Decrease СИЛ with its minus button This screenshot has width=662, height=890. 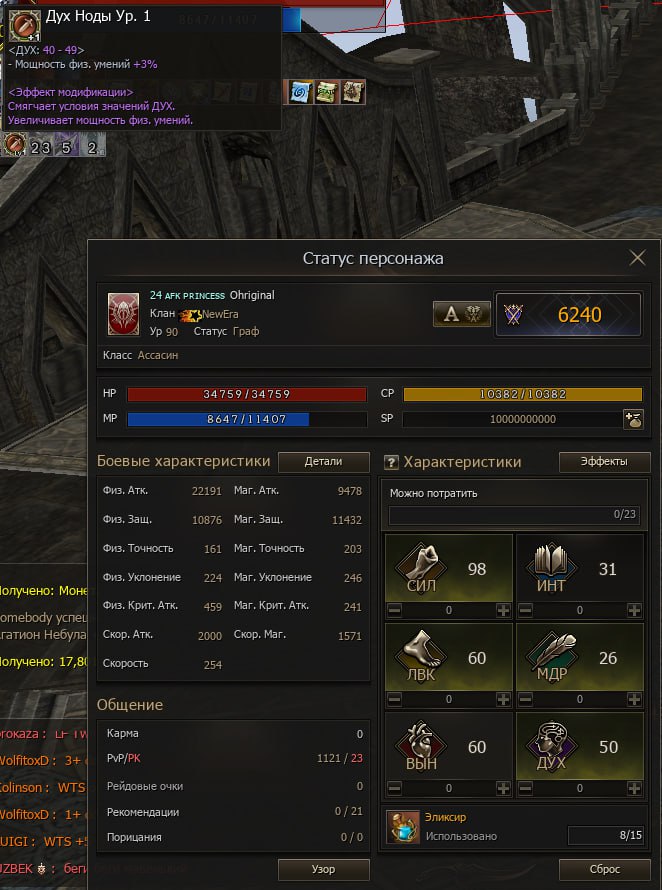pyautogui.click(x=395, y=610)
